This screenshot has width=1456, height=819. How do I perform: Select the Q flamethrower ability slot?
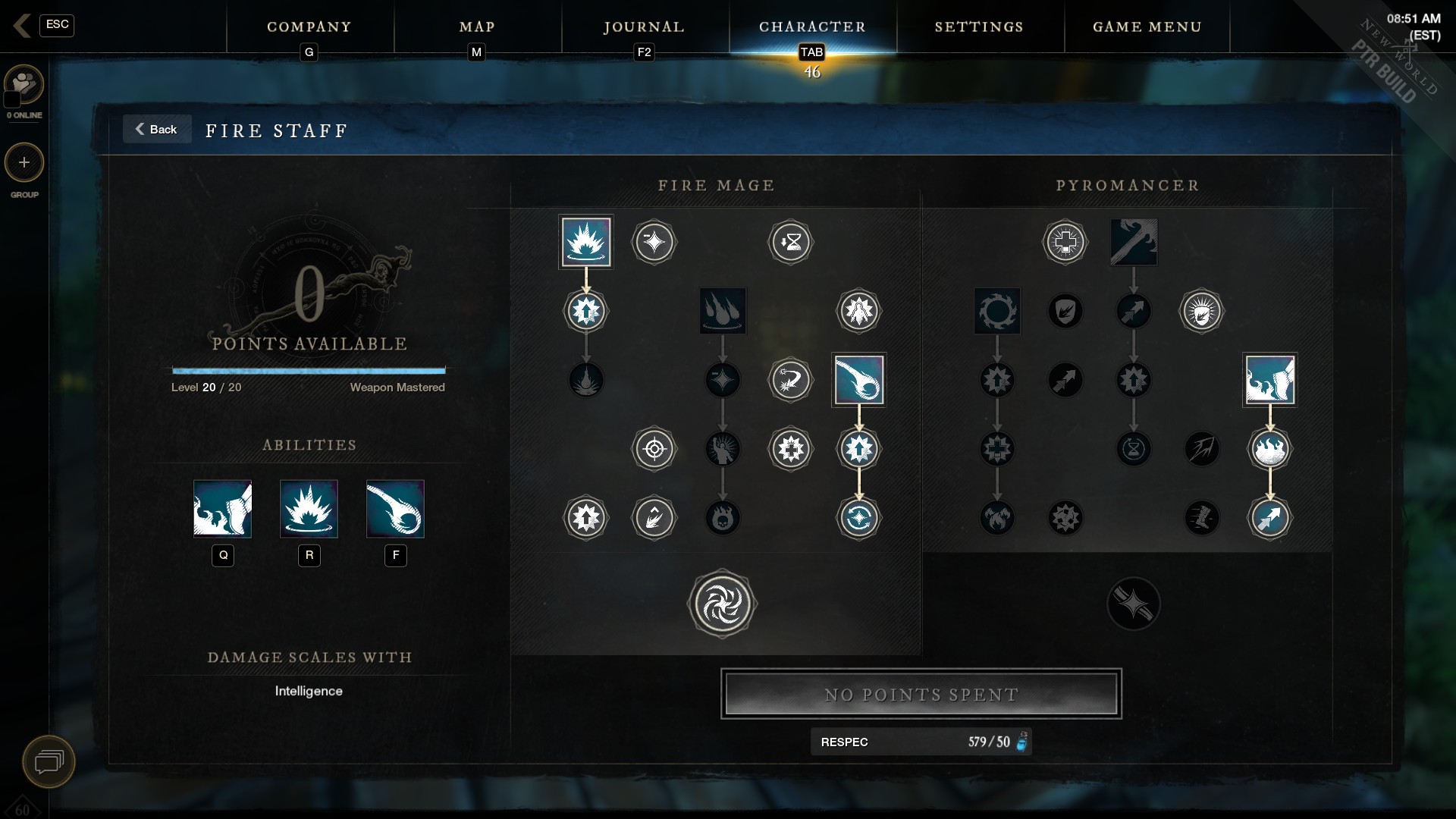point(222,509)
